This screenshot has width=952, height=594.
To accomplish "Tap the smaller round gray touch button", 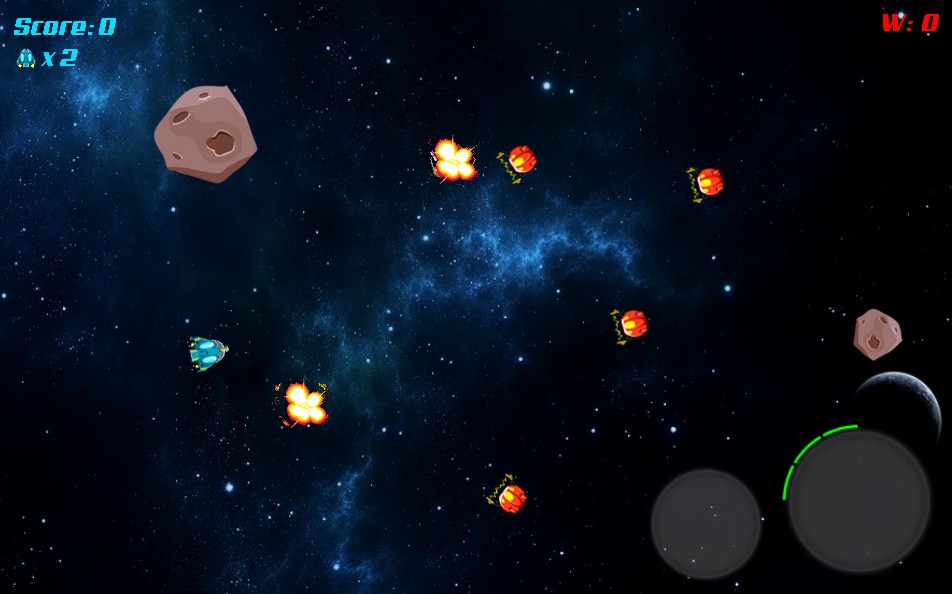I will click(706, 523).
